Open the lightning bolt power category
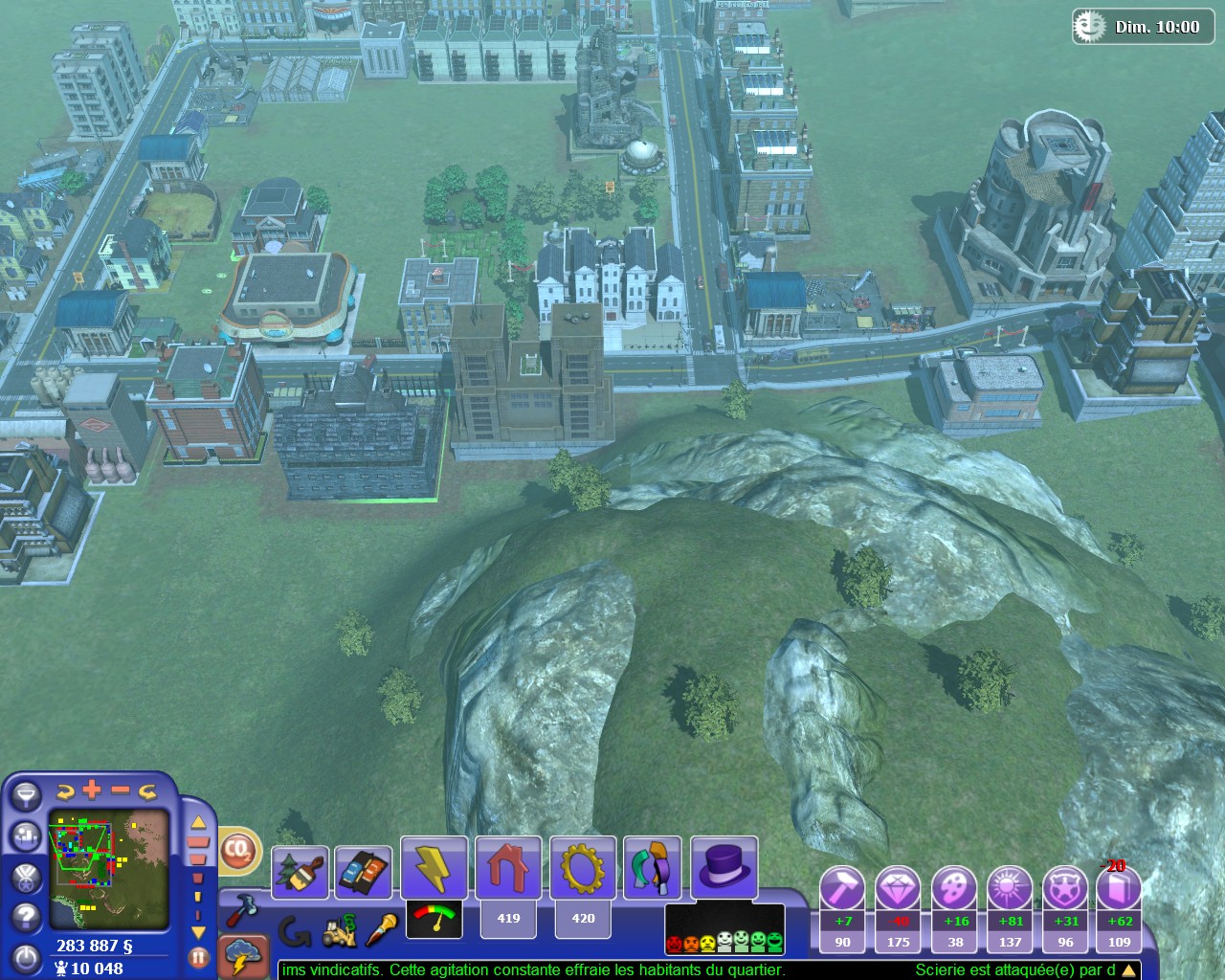 click(x=434, y=867)
